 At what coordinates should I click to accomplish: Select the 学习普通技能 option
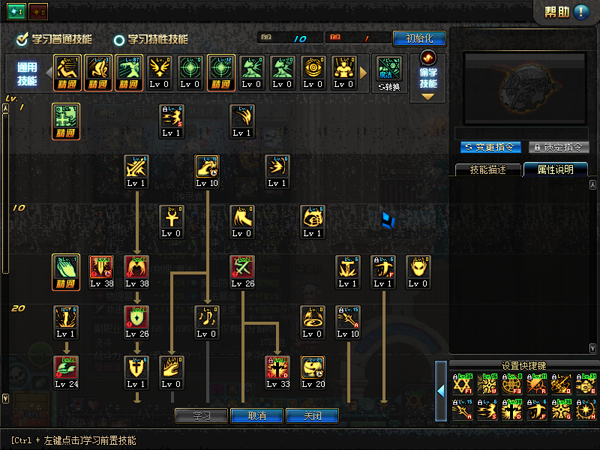pyautogui.click(x=54, y=39)
